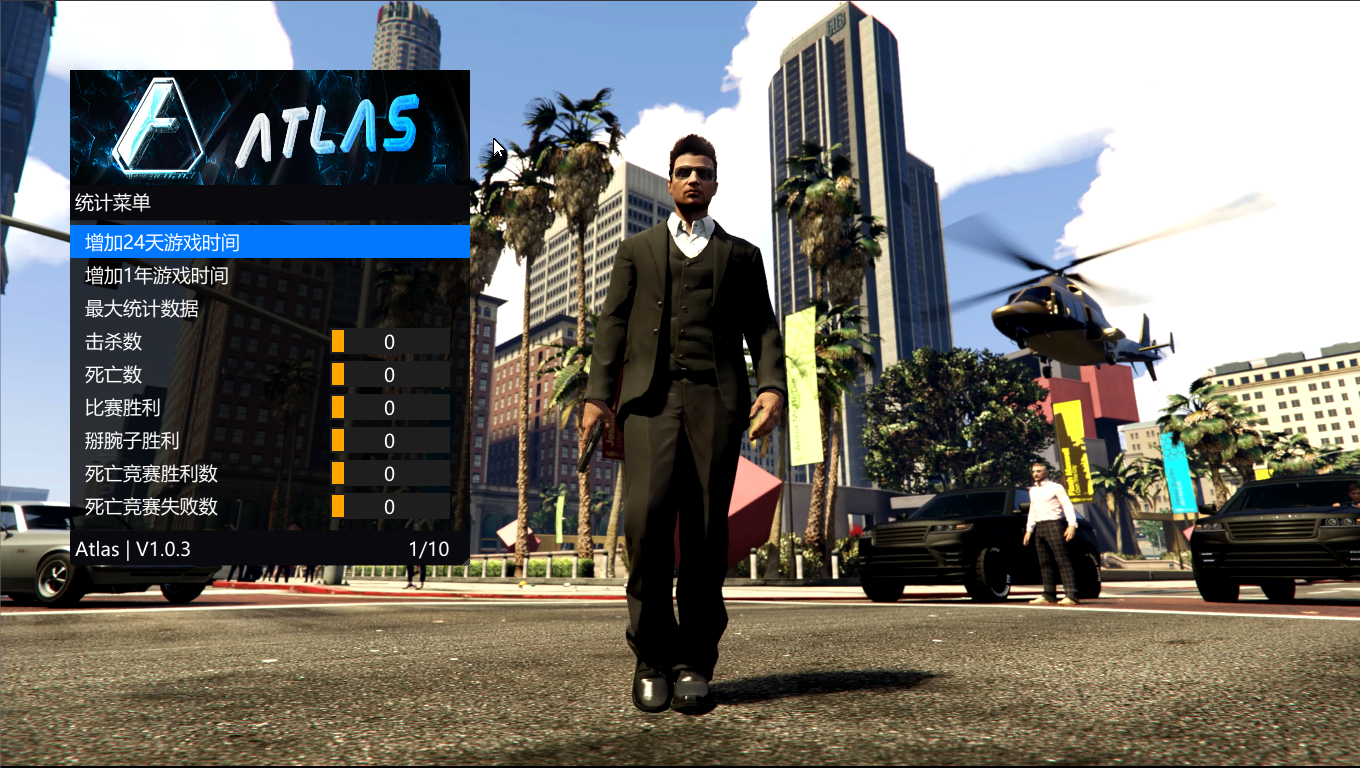
Task: Click the 比赛胜利 stat row
Action: point(122,407)
